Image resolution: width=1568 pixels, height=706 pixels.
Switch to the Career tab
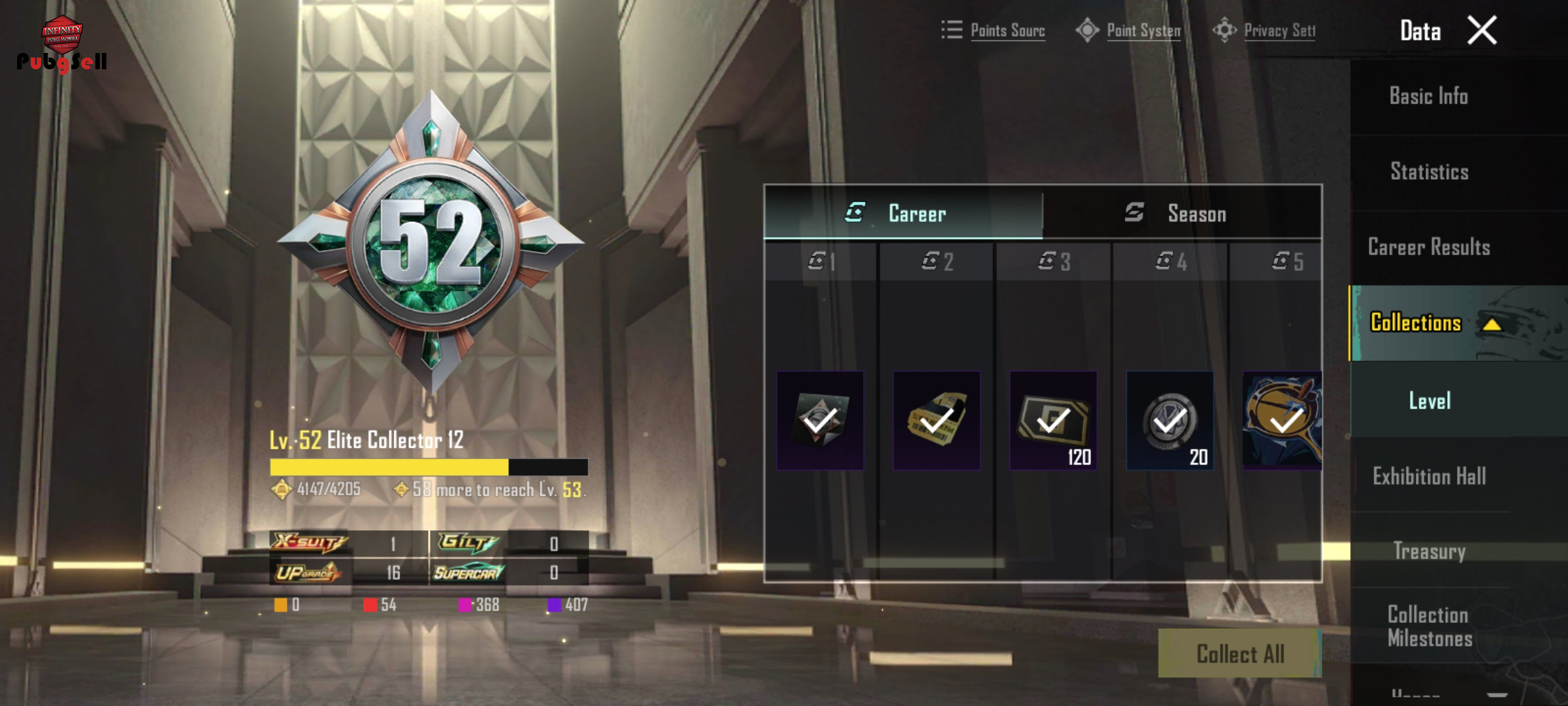click(x=904, y=213)
